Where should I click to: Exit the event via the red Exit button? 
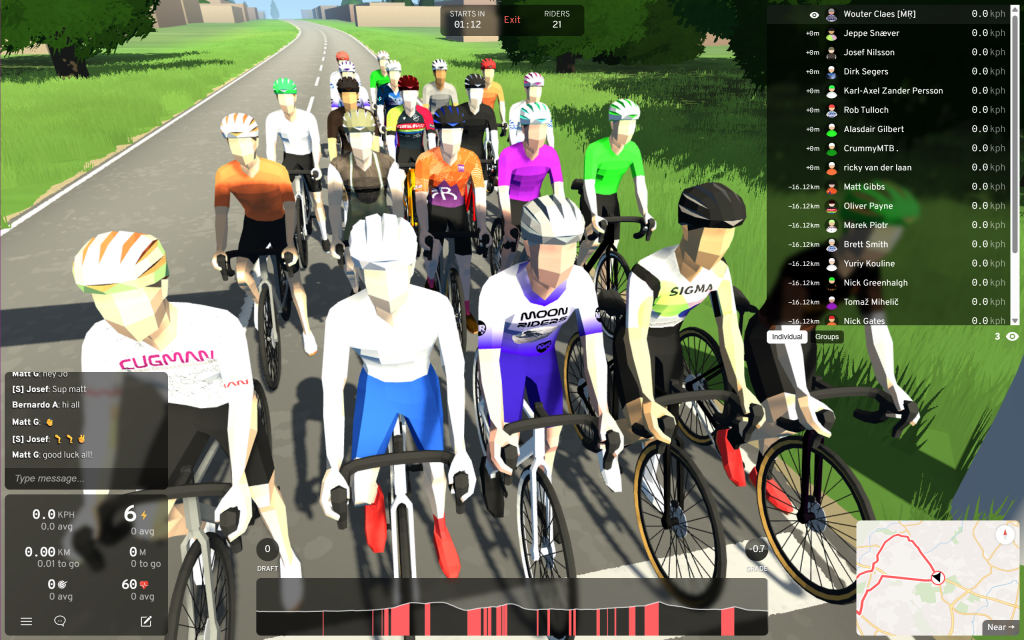(x=512, y=20)
